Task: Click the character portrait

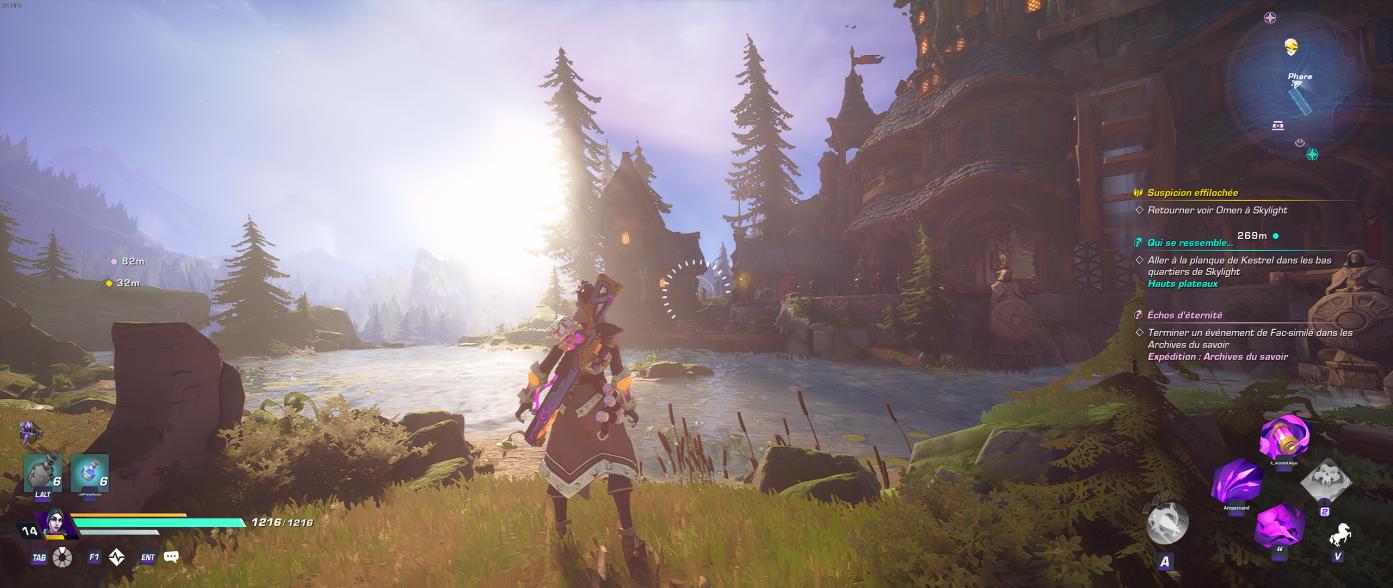Action: pyautogui.click(x=54, y=523)
